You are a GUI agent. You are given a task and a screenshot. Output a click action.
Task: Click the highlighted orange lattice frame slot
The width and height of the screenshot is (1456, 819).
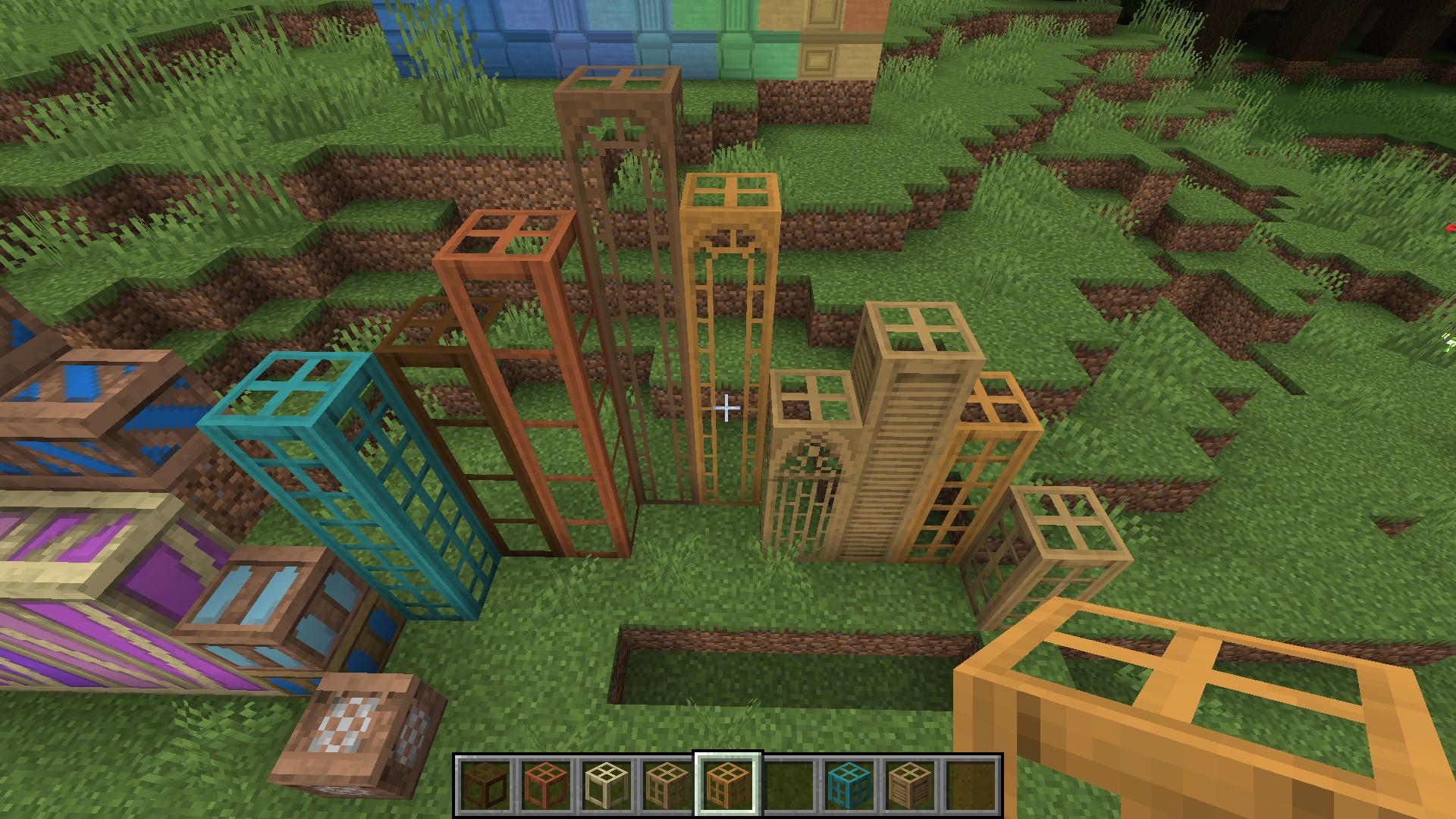click(x=727, y=783)
